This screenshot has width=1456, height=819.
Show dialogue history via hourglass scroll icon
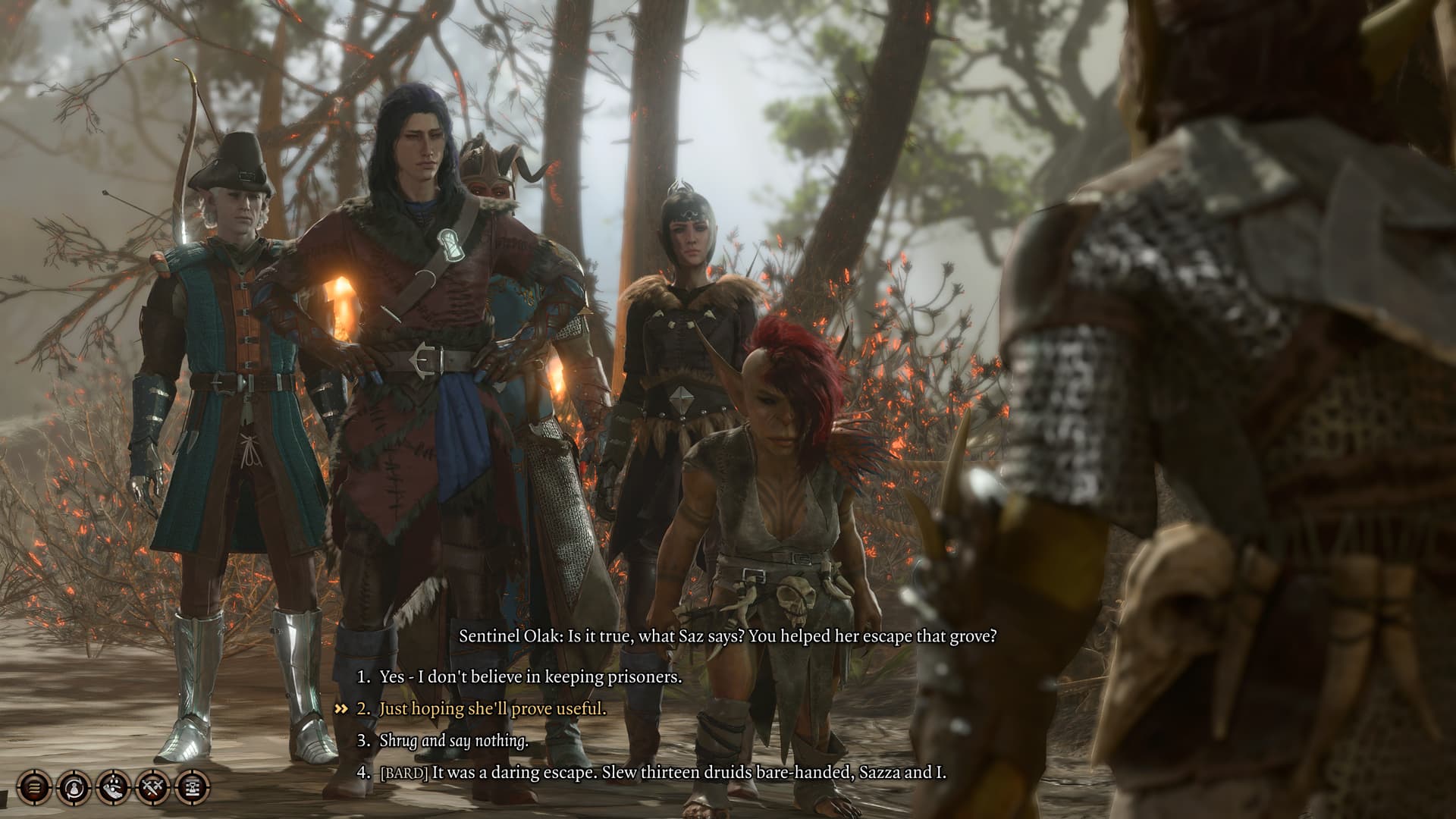(193, 788)
